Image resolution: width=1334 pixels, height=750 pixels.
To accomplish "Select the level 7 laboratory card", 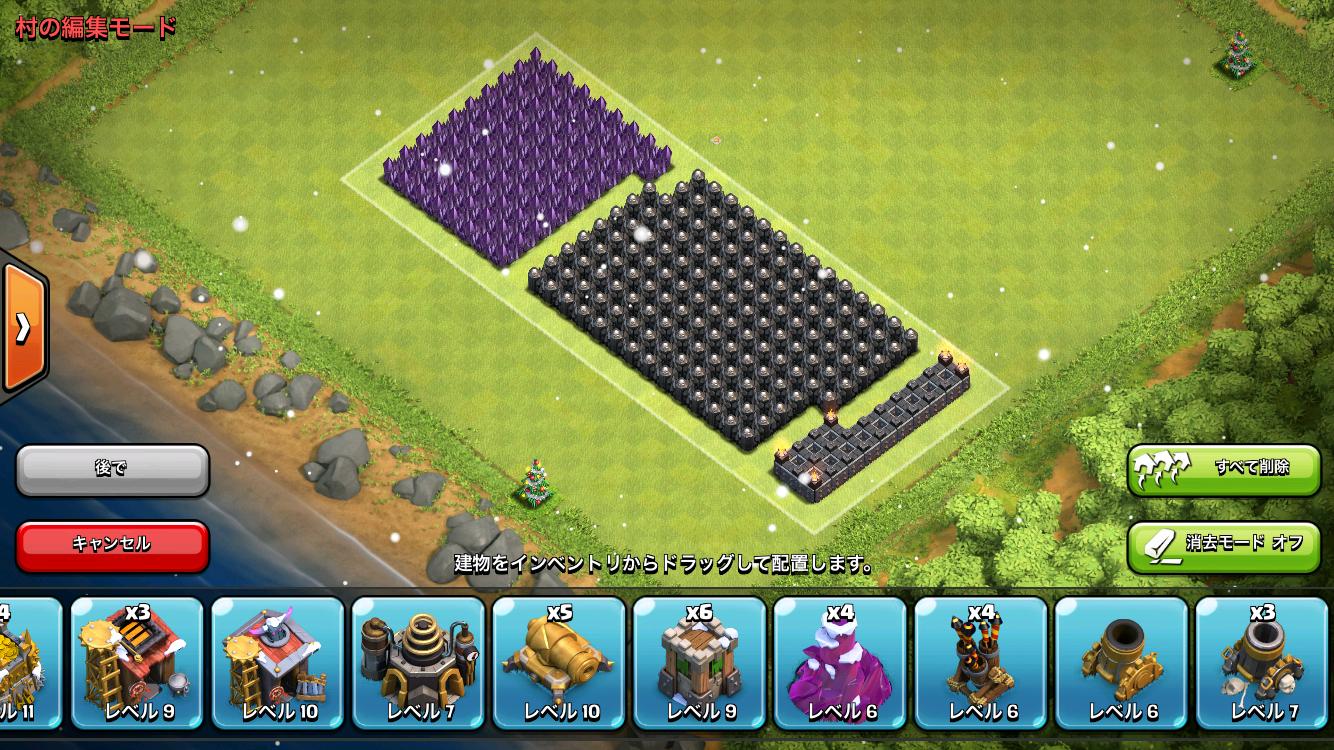I will coord(418,662).
